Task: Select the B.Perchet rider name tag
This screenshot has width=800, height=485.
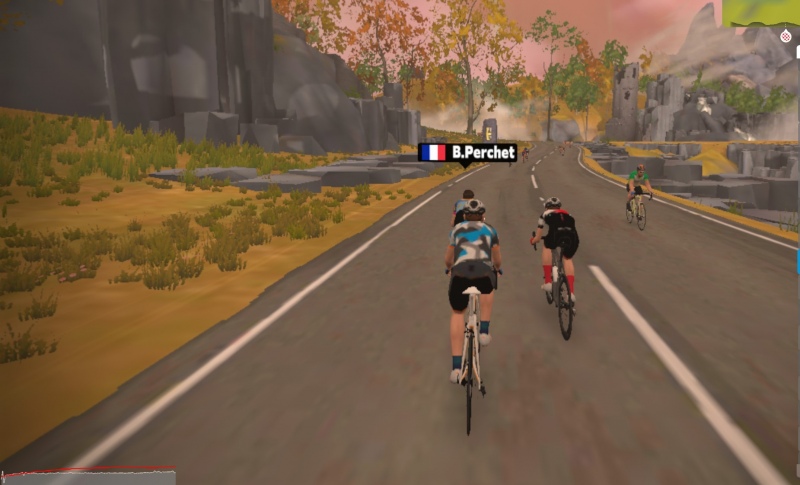Action: 467,153
